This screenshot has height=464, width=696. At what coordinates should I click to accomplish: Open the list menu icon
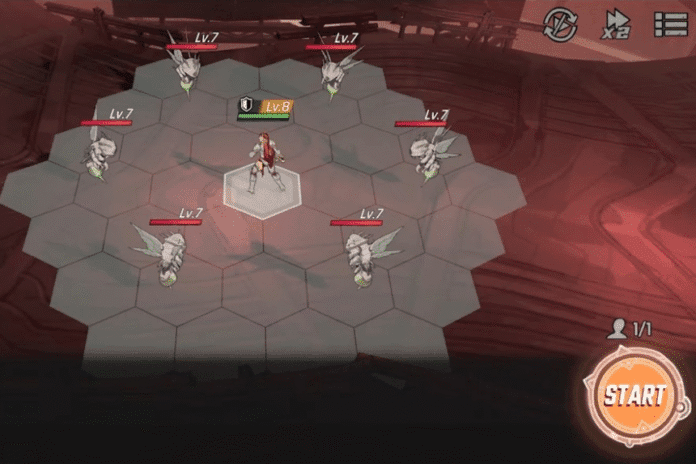click(x=669, y=24)
